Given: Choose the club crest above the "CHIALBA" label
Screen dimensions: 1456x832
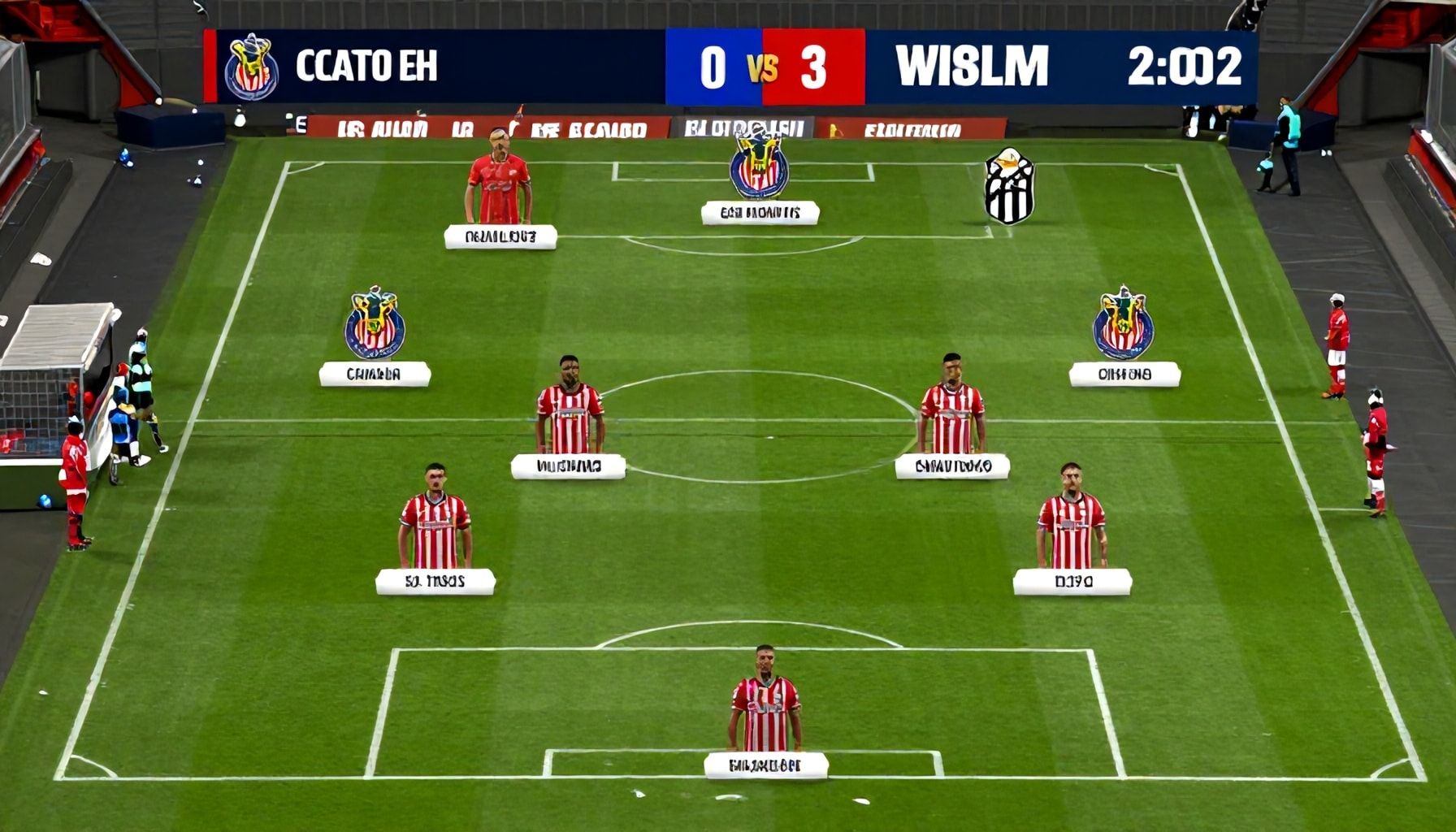Looking at the screenshot, I should click(375, 323).
